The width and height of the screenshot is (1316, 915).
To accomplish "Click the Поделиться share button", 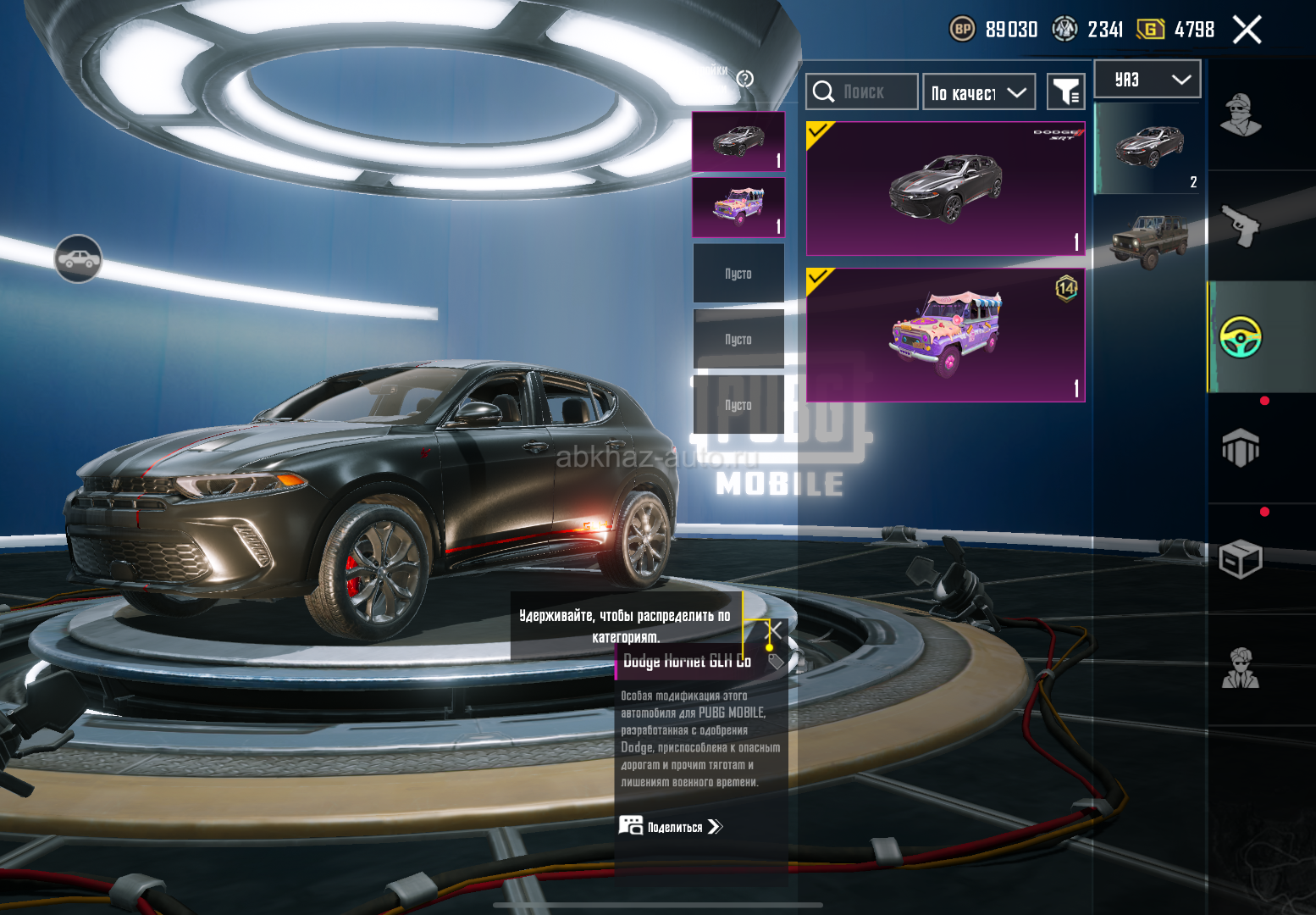I will pyautogui.click(x=672, y=827).
